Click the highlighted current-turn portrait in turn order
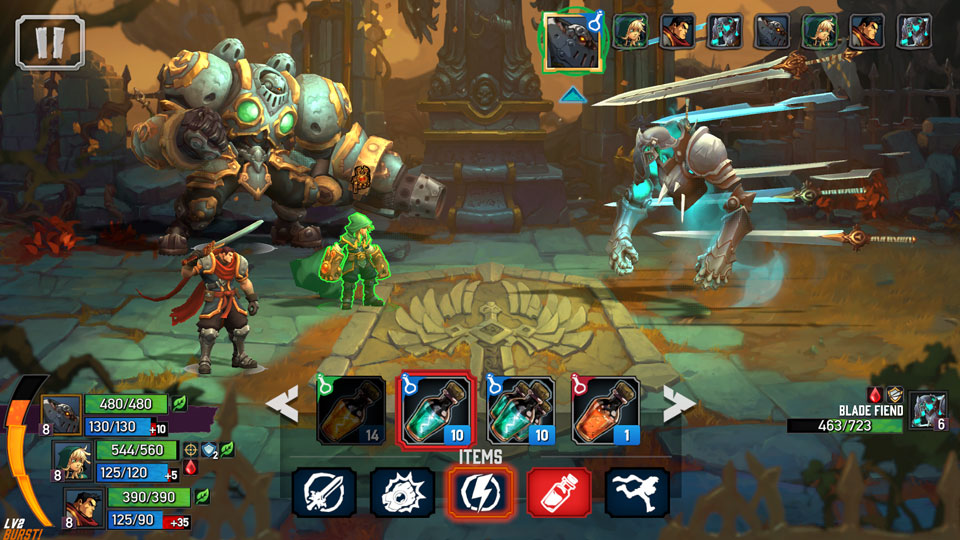 point(572,41)
